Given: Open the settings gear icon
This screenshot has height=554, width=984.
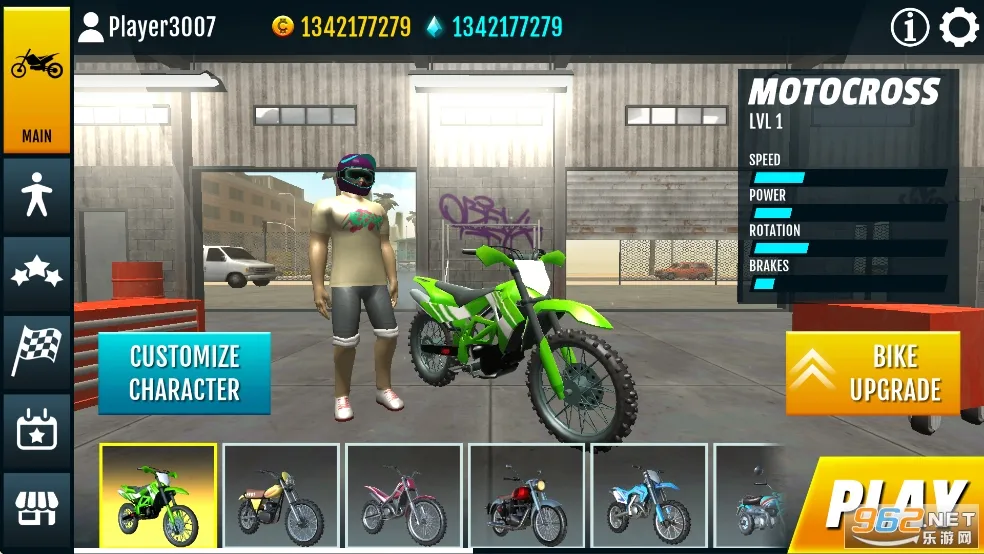Looking at the screenshot, I should (959, 28).
